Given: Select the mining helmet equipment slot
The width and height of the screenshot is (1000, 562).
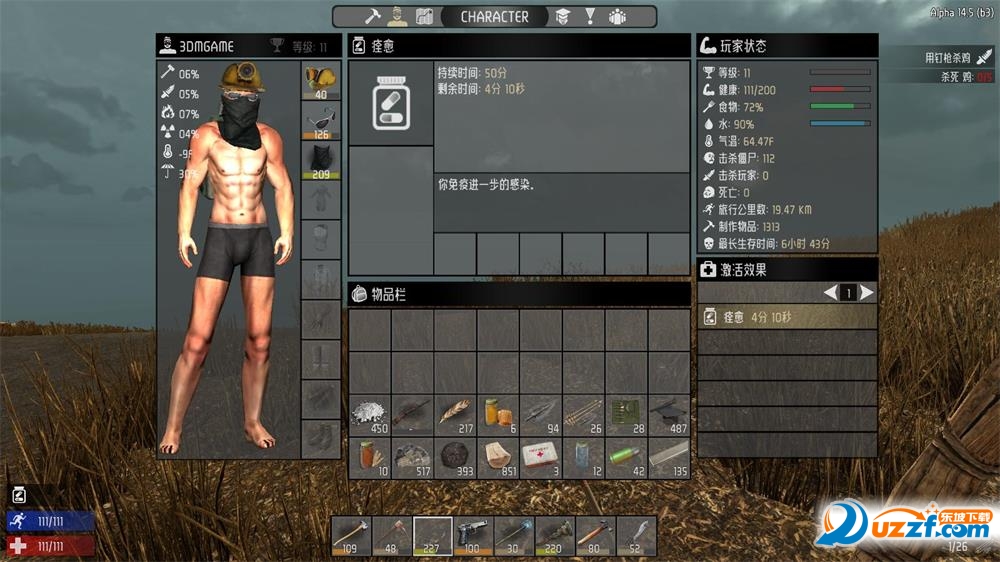Looking at the screenshot, I should 321,81.
